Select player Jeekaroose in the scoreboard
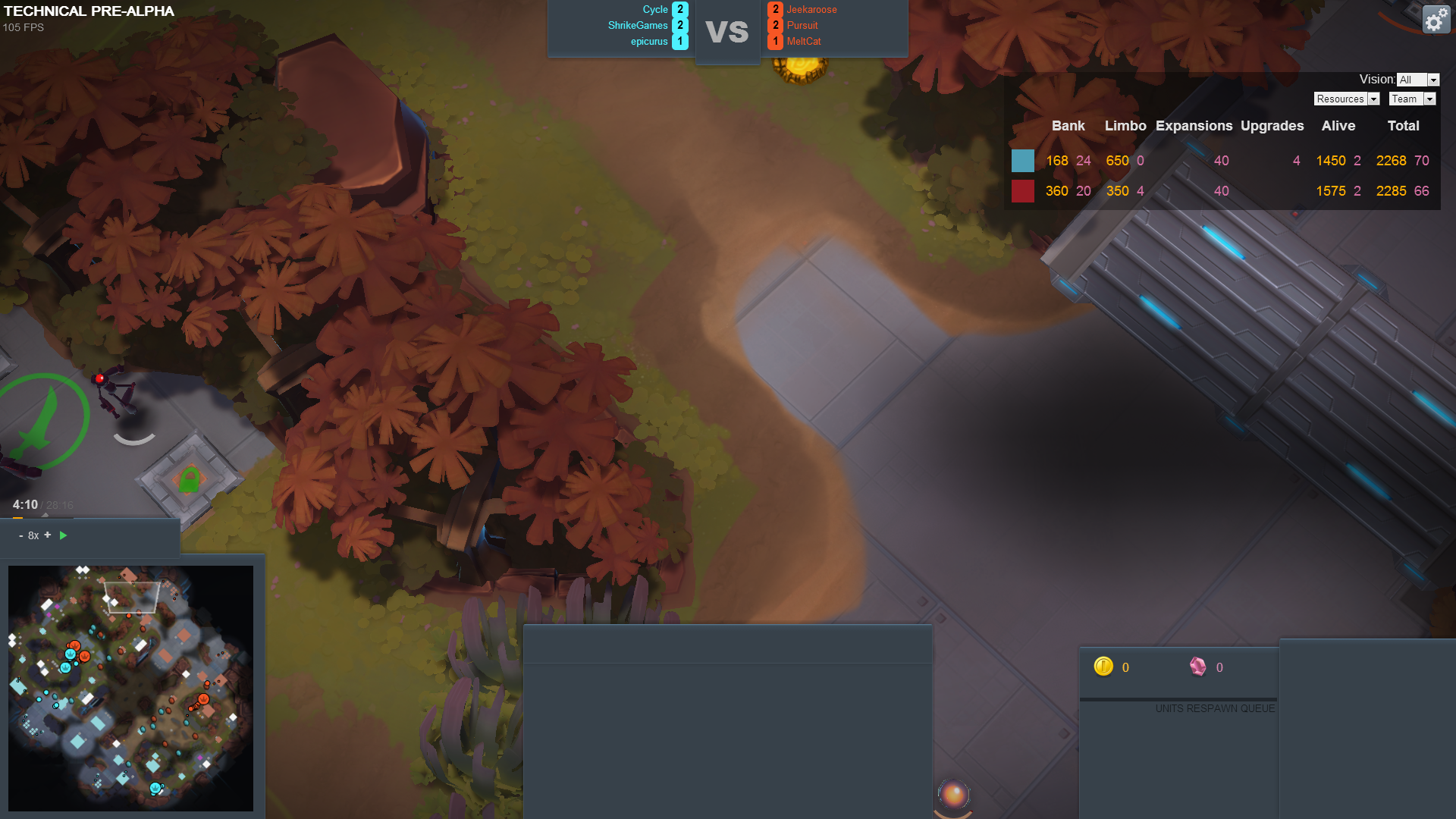This screenshot has height=819, width=1456. click(x=811, y=10)
